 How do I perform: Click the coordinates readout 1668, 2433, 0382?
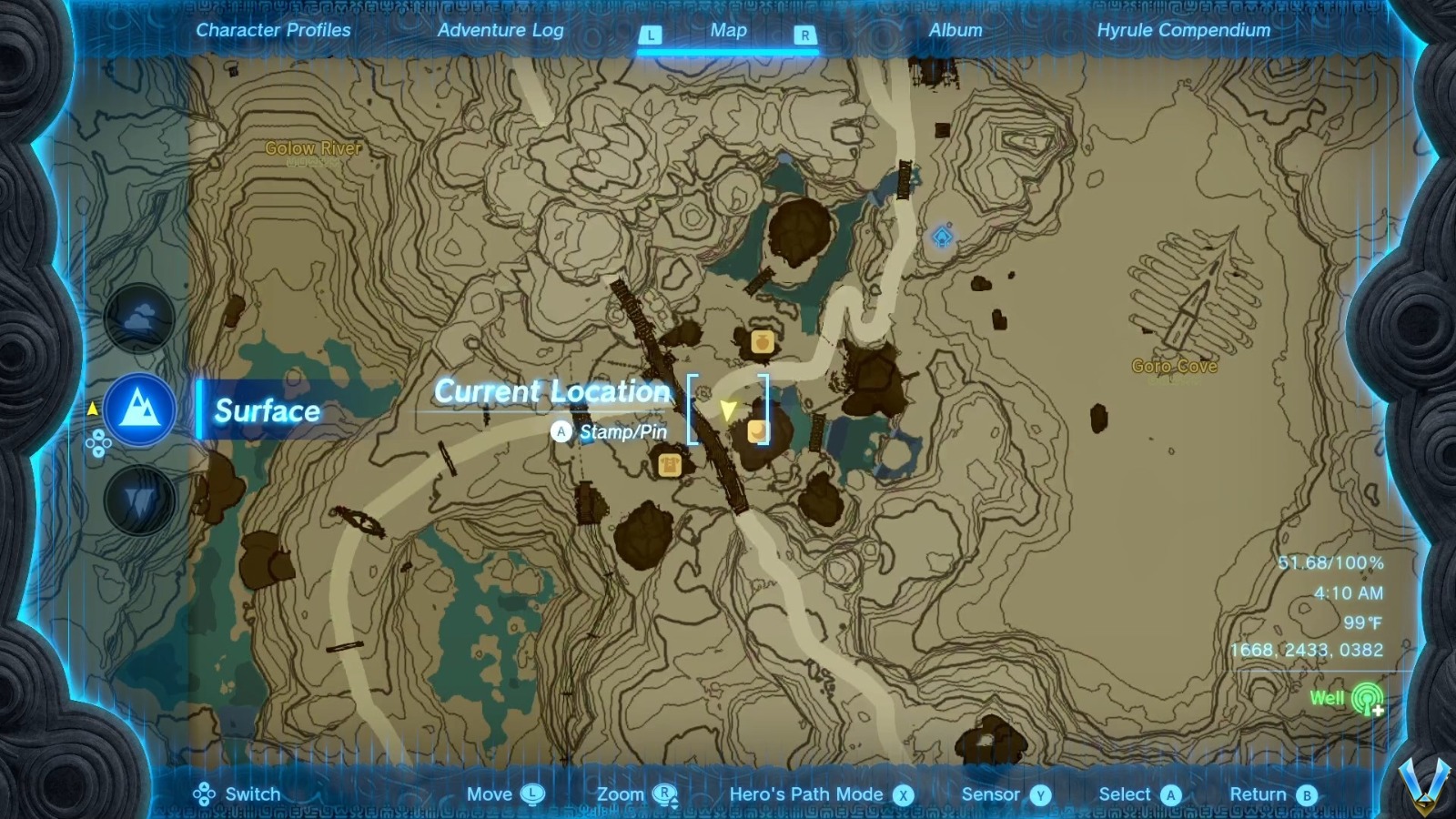(x=1308, y=649)
